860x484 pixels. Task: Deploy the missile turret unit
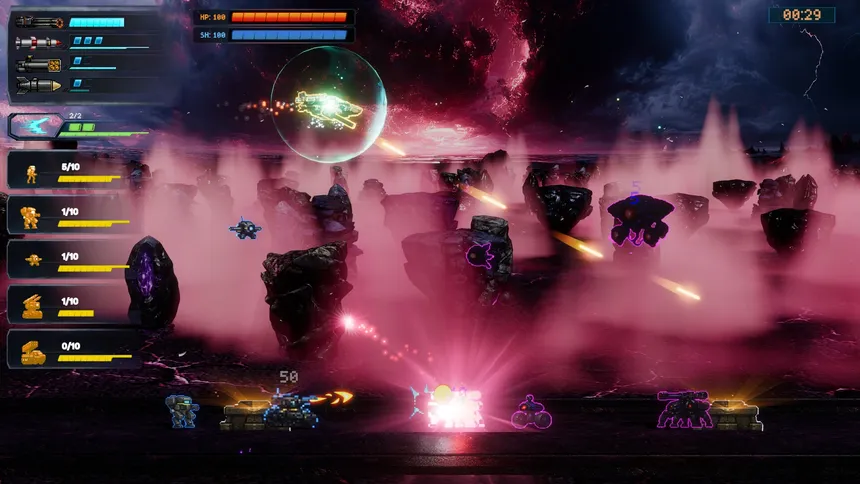[32, 304]
